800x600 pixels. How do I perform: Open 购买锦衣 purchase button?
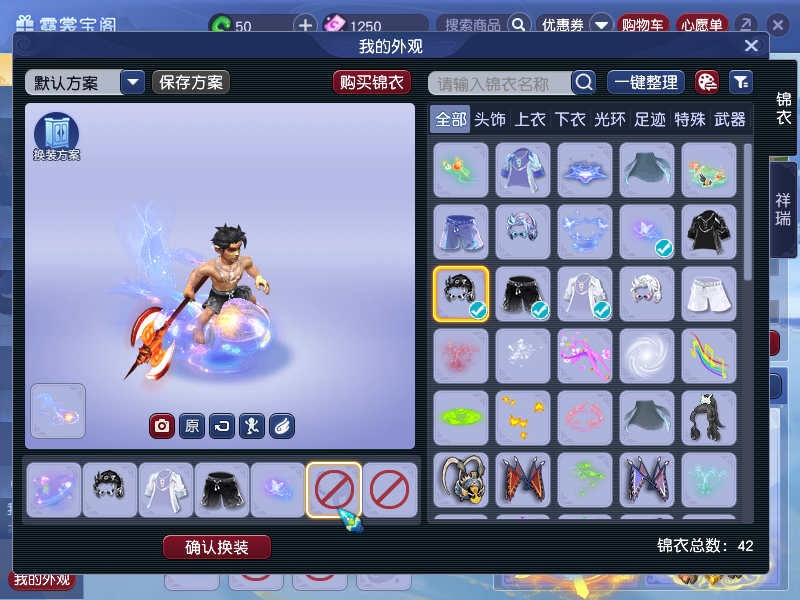[x=372, y=83]
